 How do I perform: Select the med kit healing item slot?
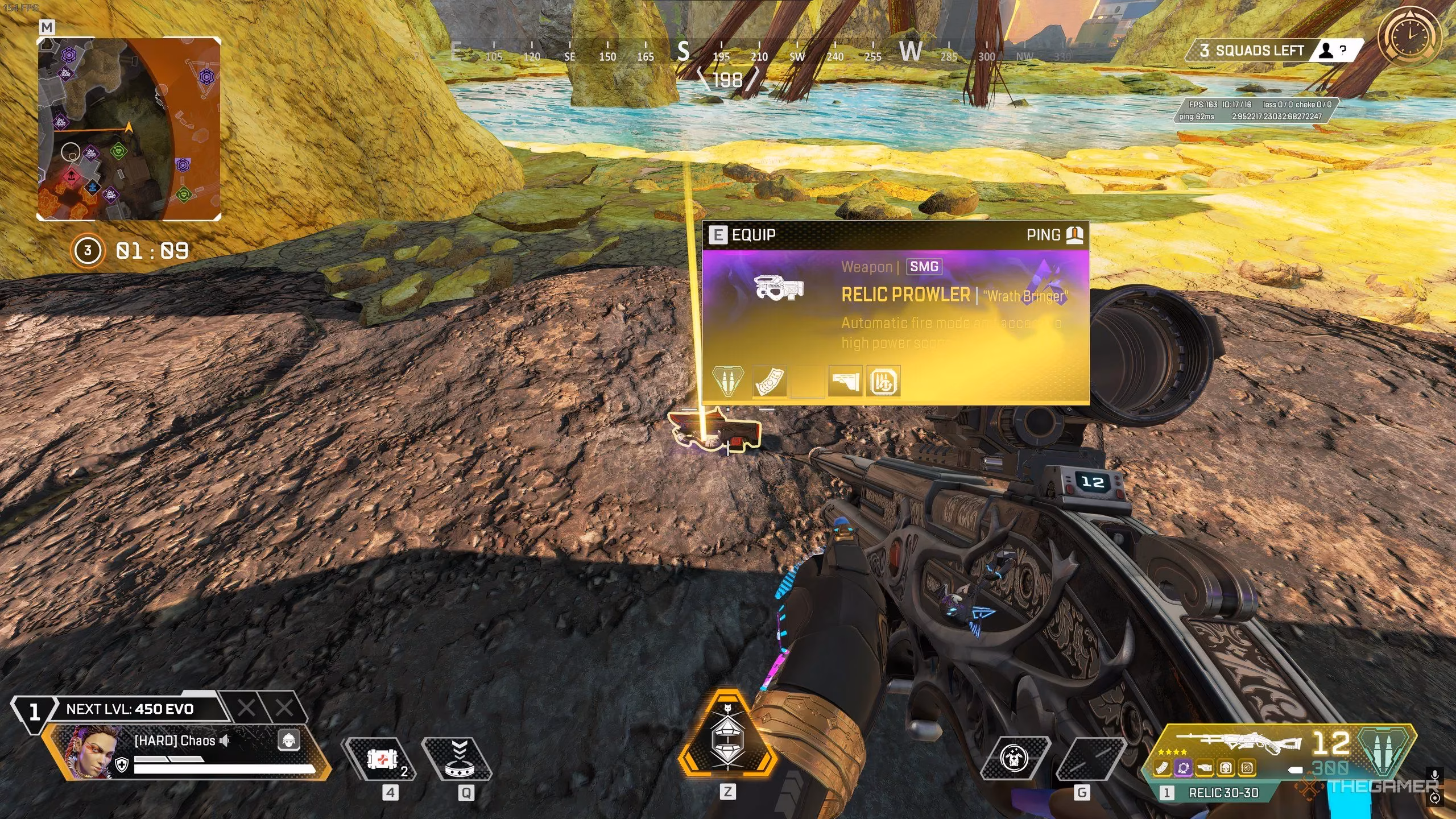click(381, 759)
